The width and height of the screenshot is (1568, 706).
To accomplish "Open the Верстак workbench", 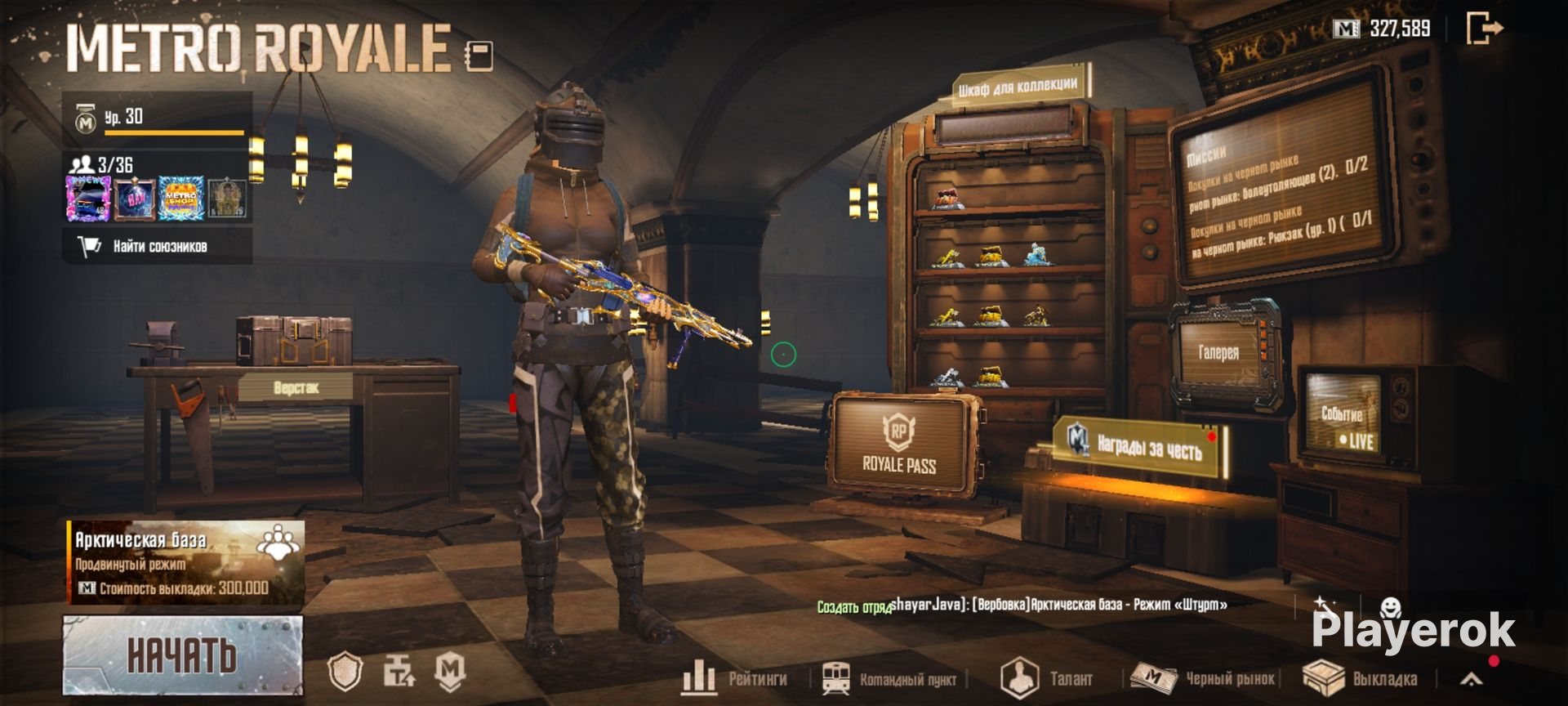I will point(296,387).
